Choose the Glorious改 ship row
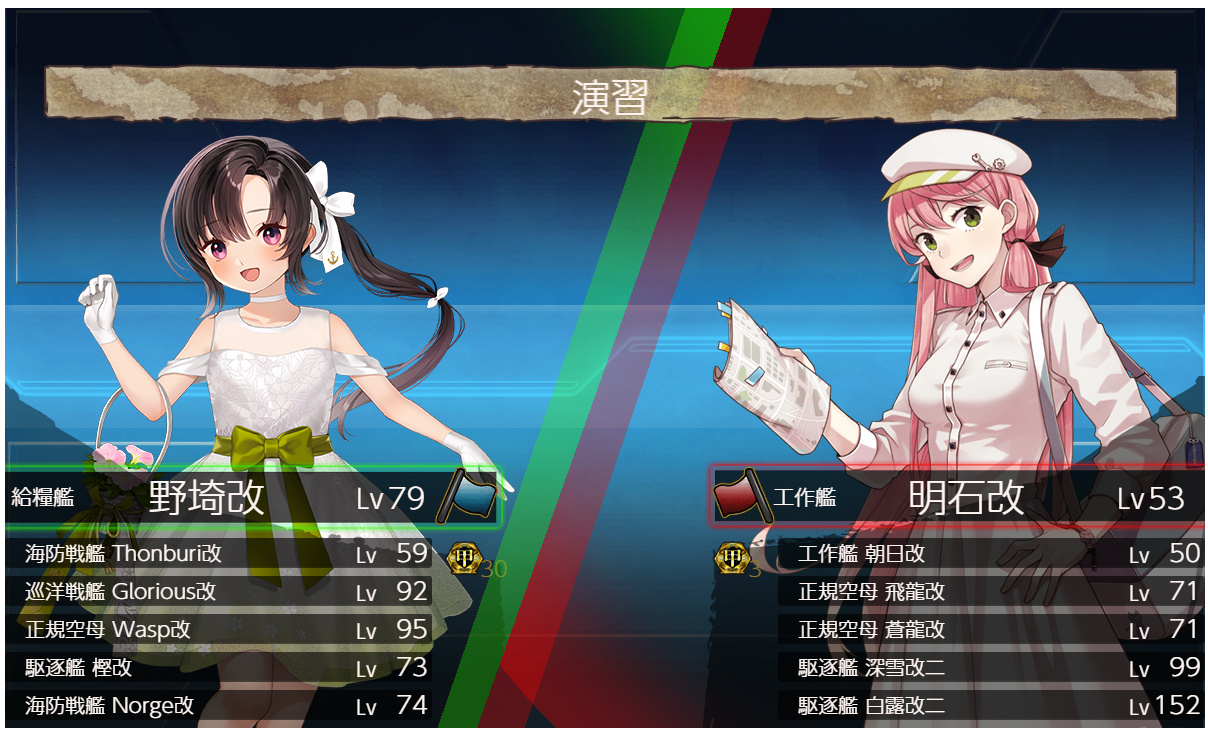 click(x=225, y=592)
